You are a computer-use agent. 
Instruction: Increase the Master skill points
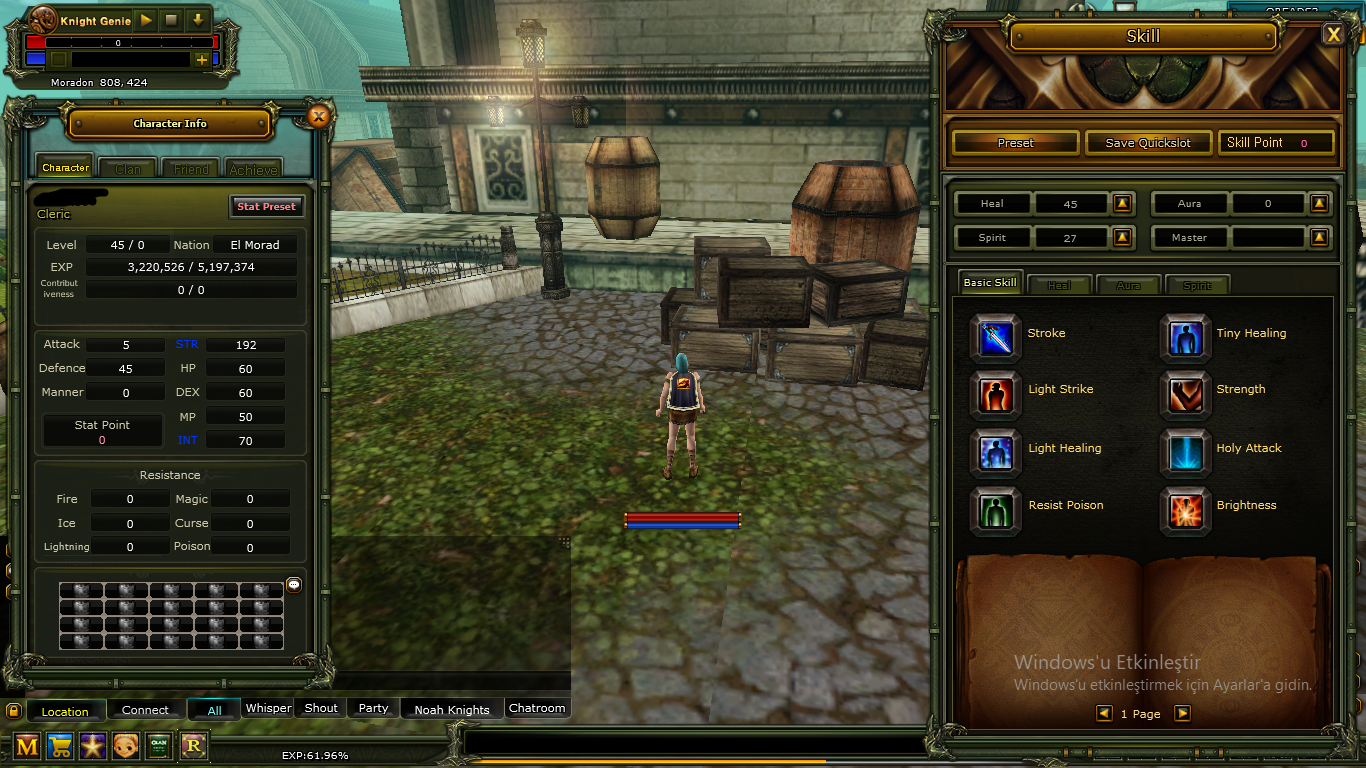tap(1320, 238)
